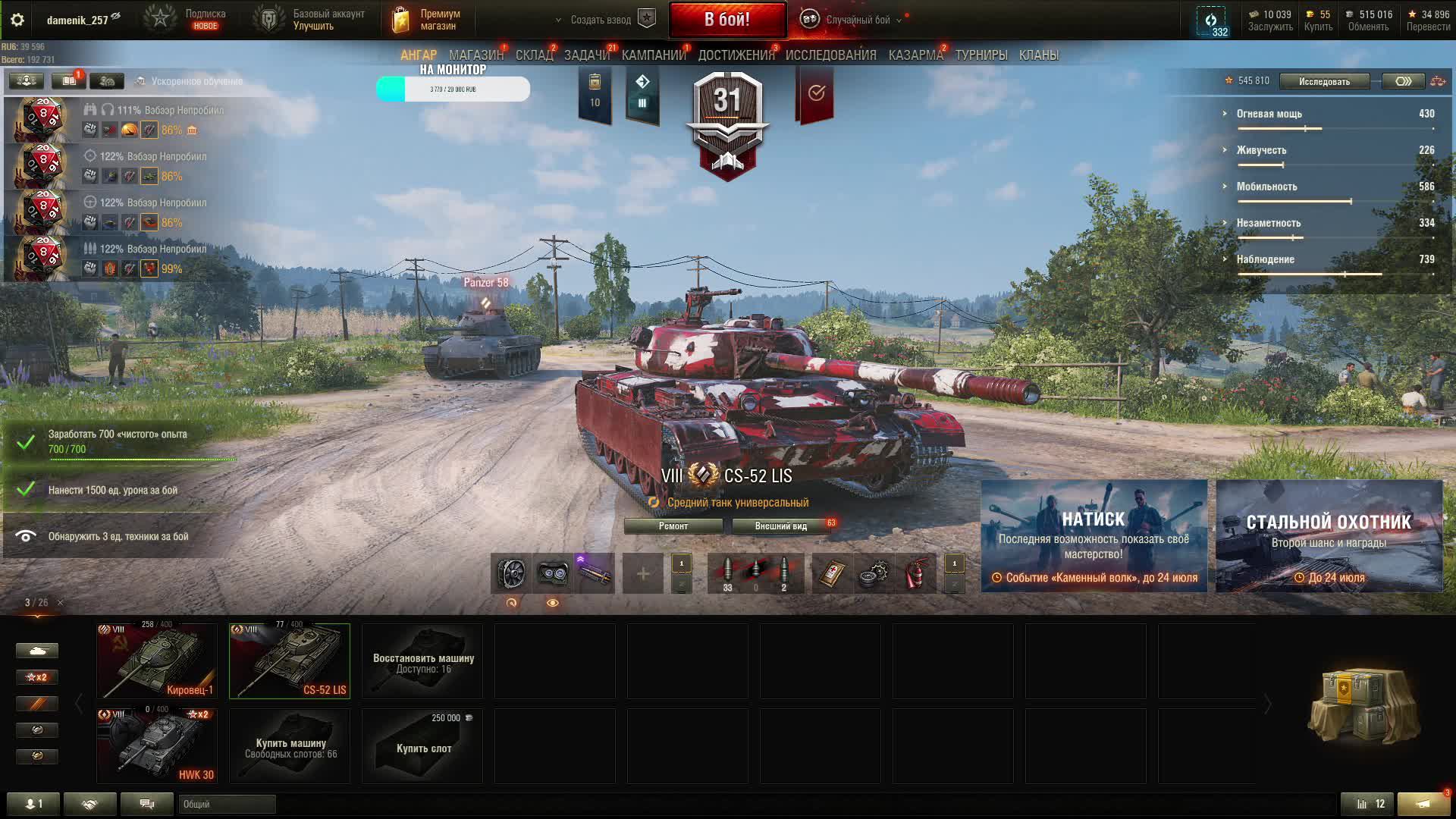Start battle with the red В бой! button
The image size is (1456, 819).
(726, 20)
